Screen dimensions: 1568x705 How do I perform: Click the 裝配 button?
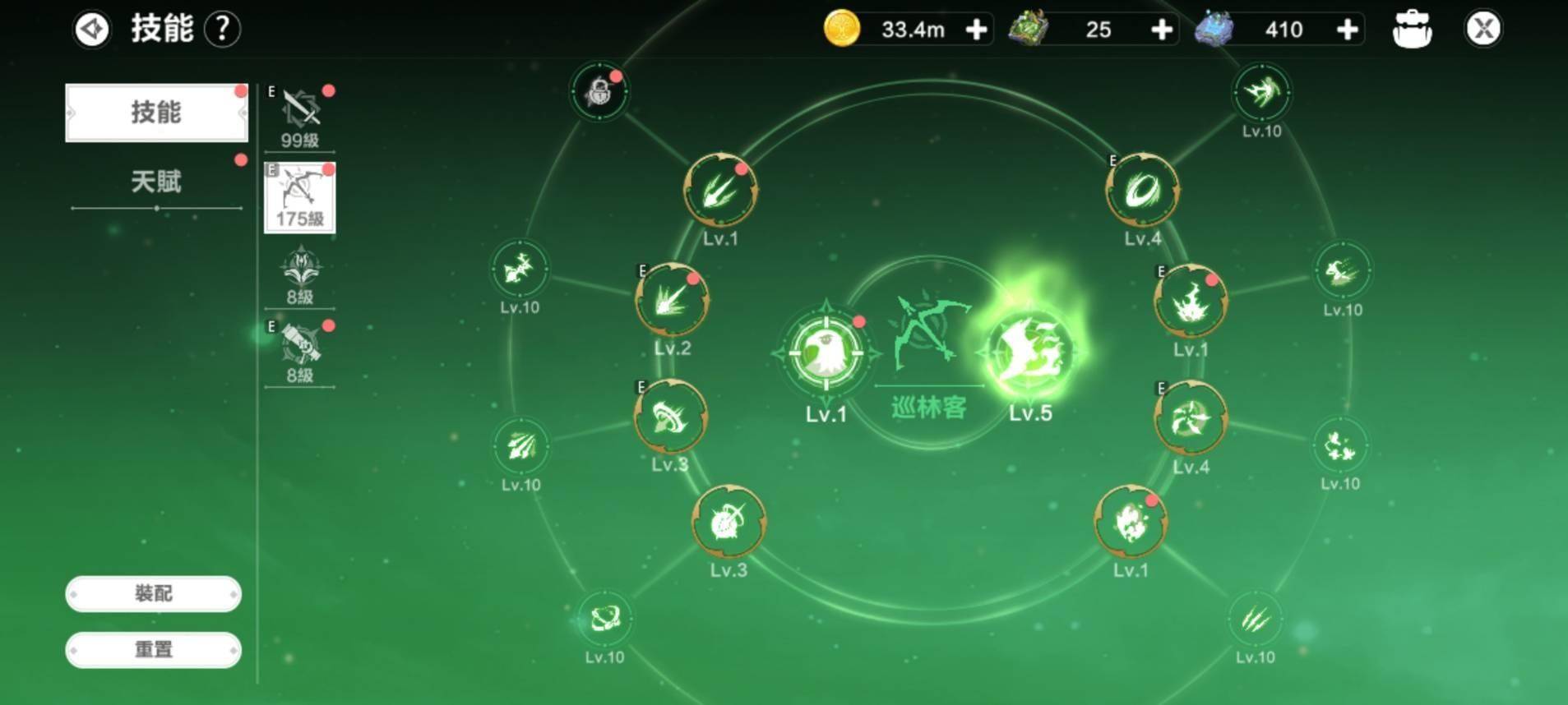tap(154, 593)
